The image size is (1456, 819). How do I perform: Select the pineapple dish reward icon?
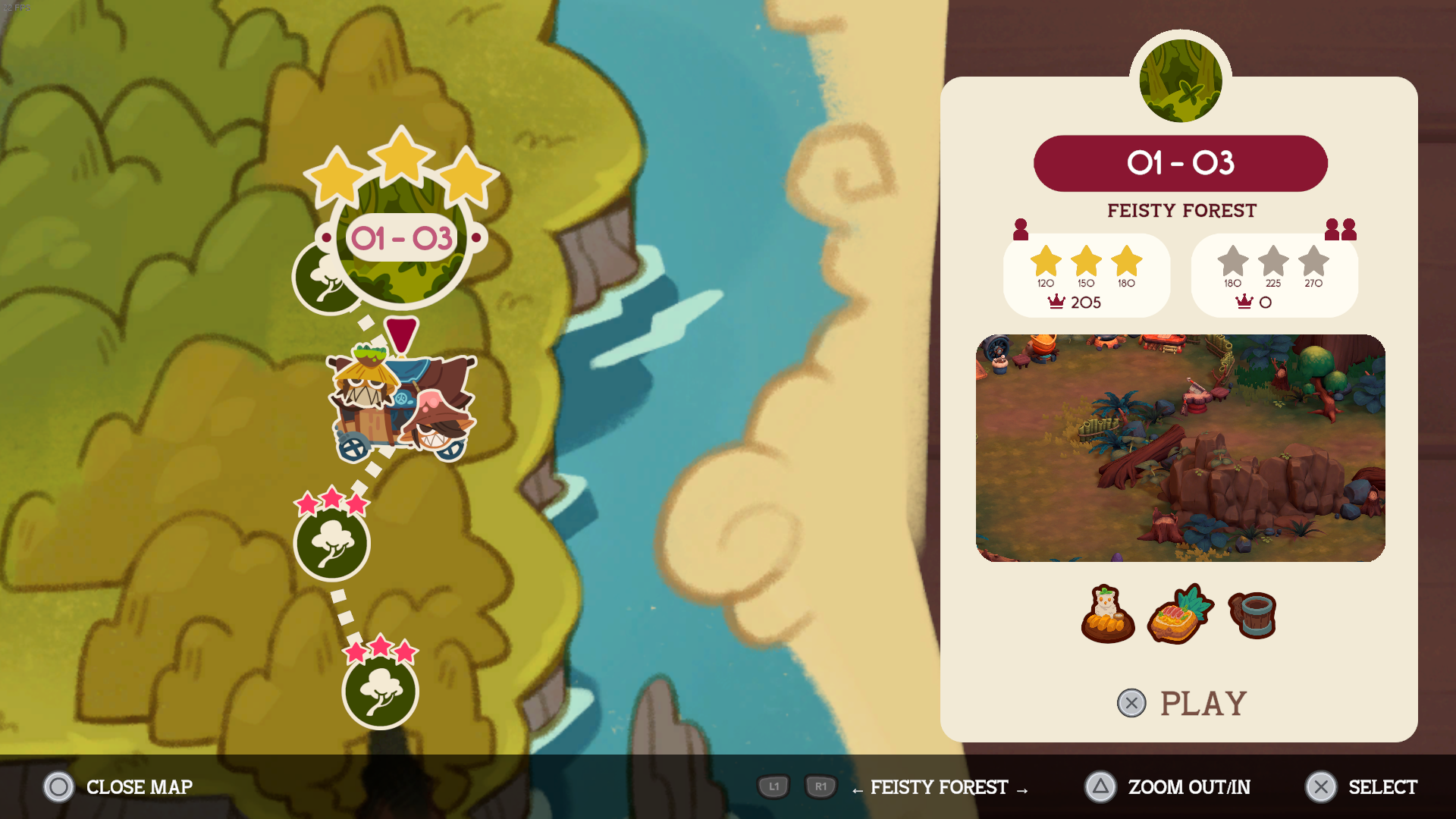(x=1180, y=614)
